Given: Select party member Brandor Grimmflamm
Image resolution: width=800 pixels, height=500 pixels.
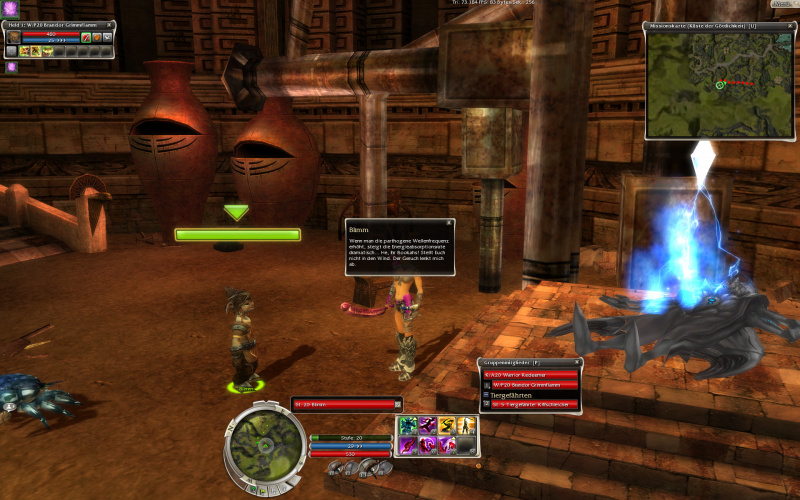Looking at the screenshot, I should (x=535, y=384).
